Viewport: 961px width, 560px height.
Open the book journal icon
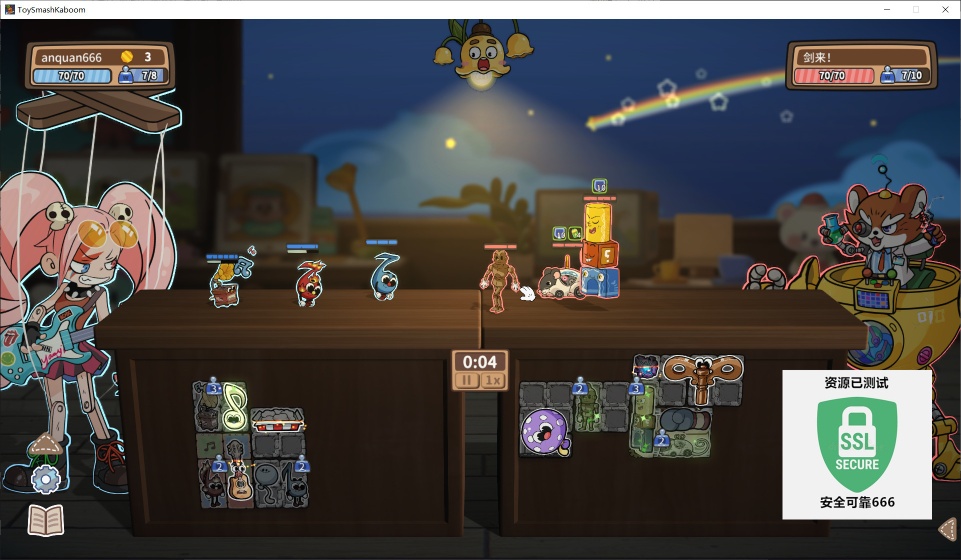[46, 520]
